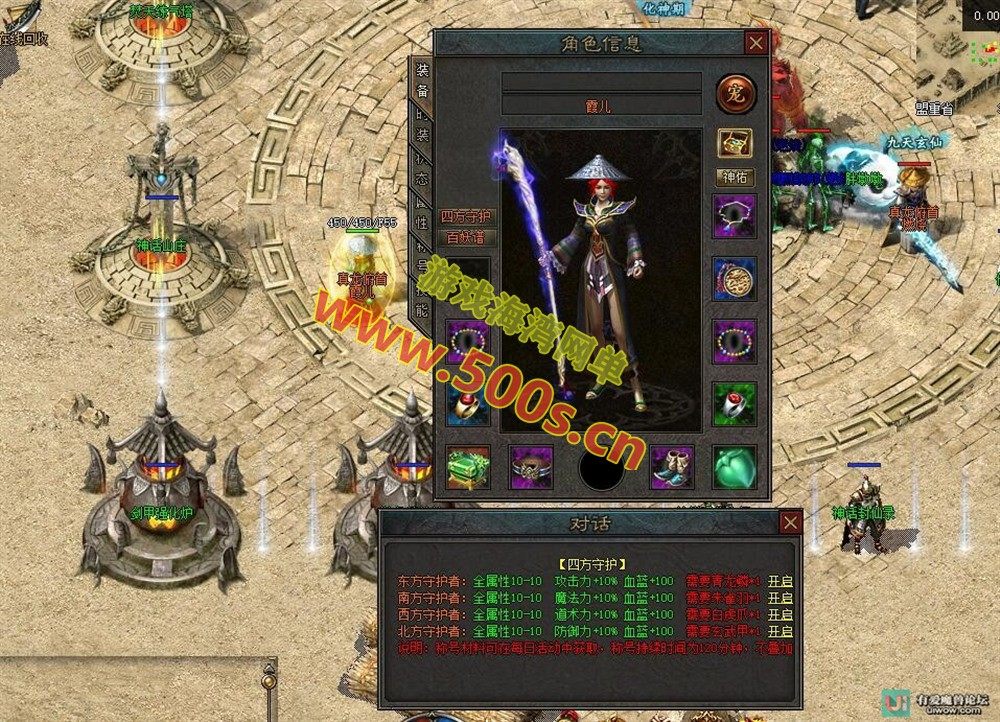Close the 对话 dialogue window

coord(790,522)
